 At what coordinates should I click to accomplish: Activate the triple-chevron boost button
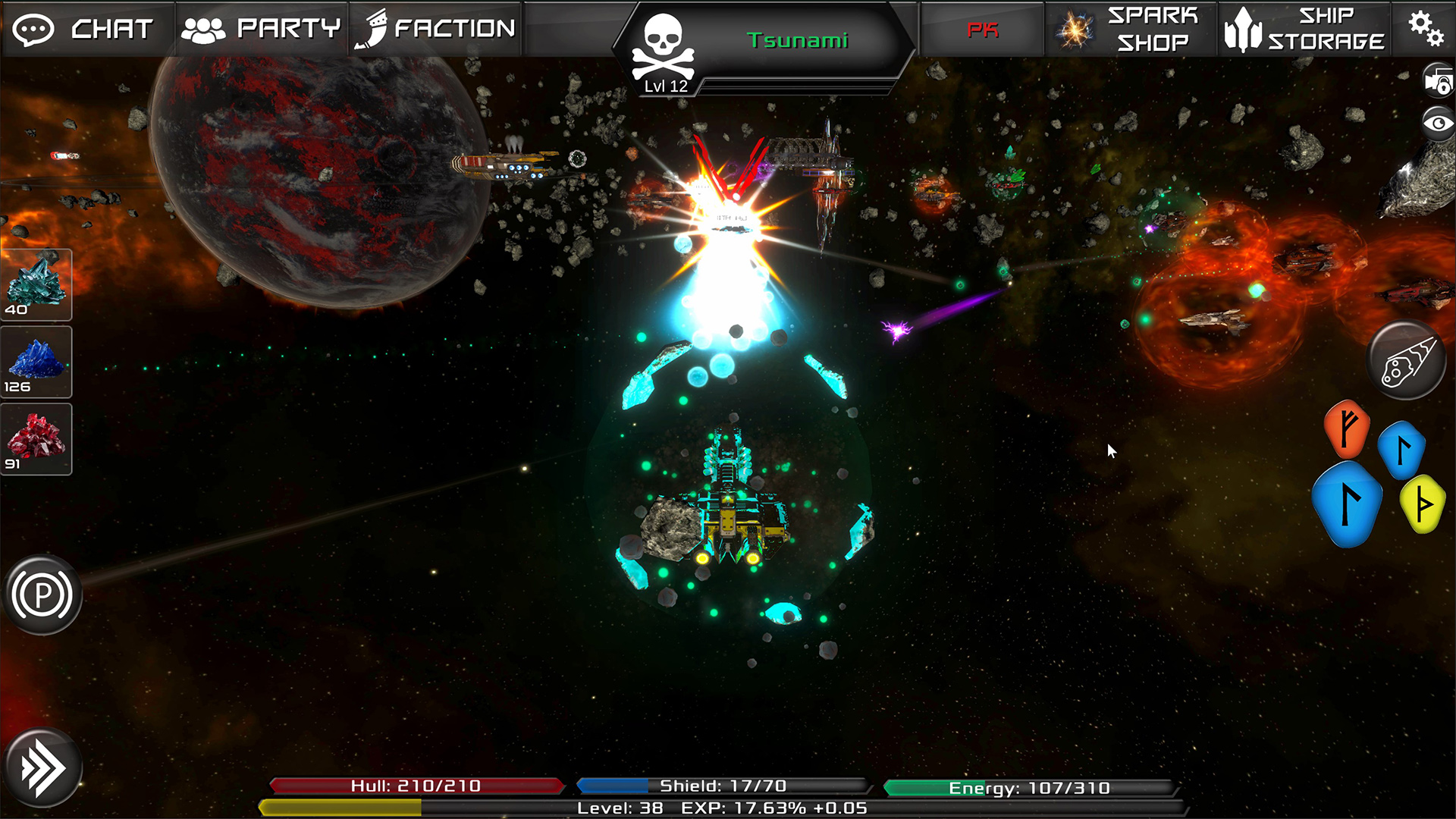coord(42,768)
